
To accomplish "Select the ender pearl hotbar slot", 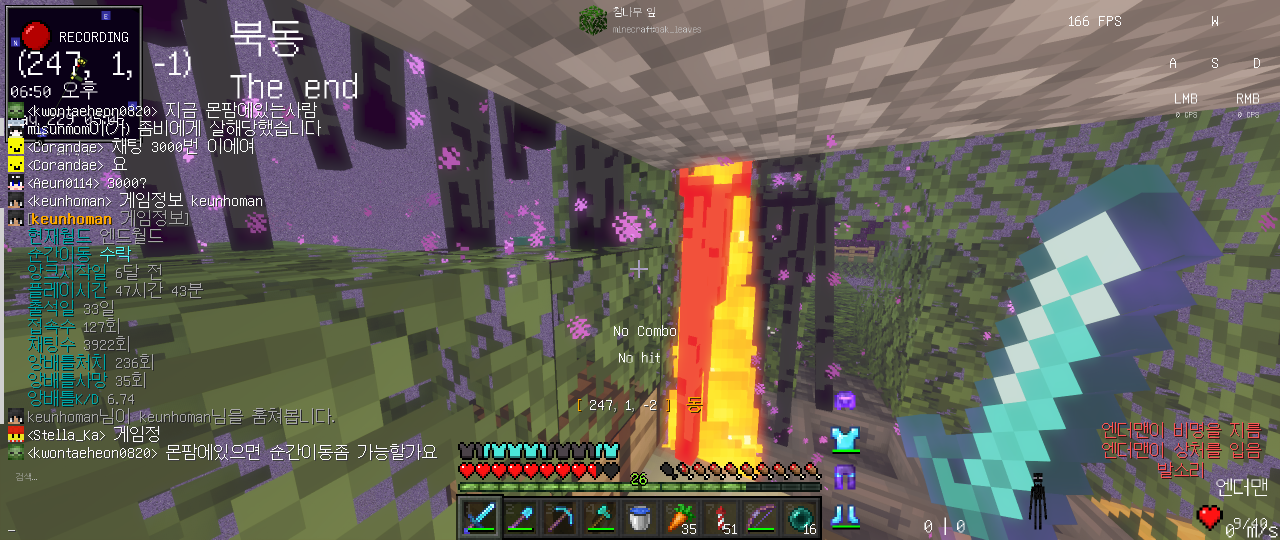I will tap(801, 517).
